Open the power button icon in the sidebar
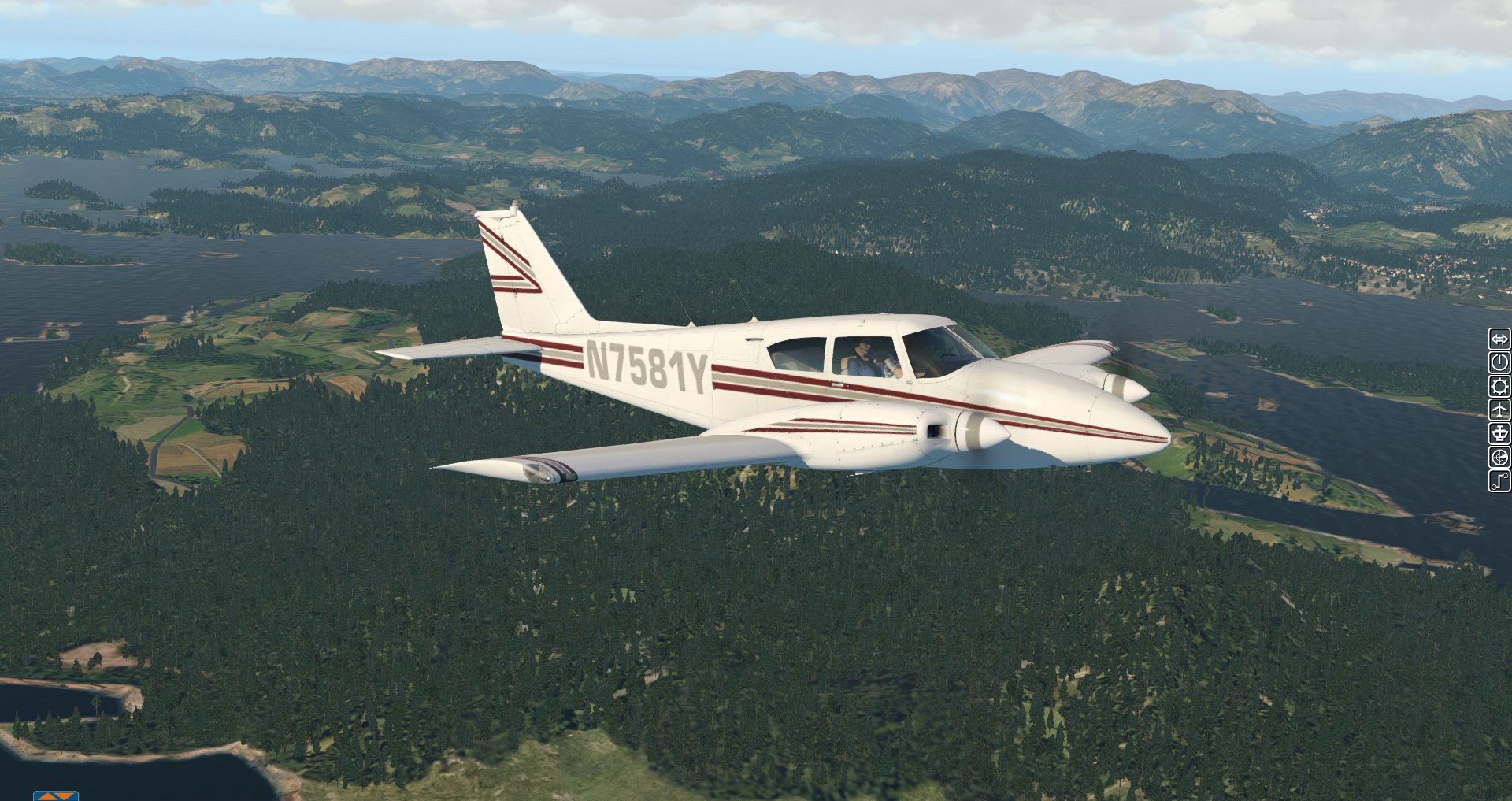 [1499, 363]
